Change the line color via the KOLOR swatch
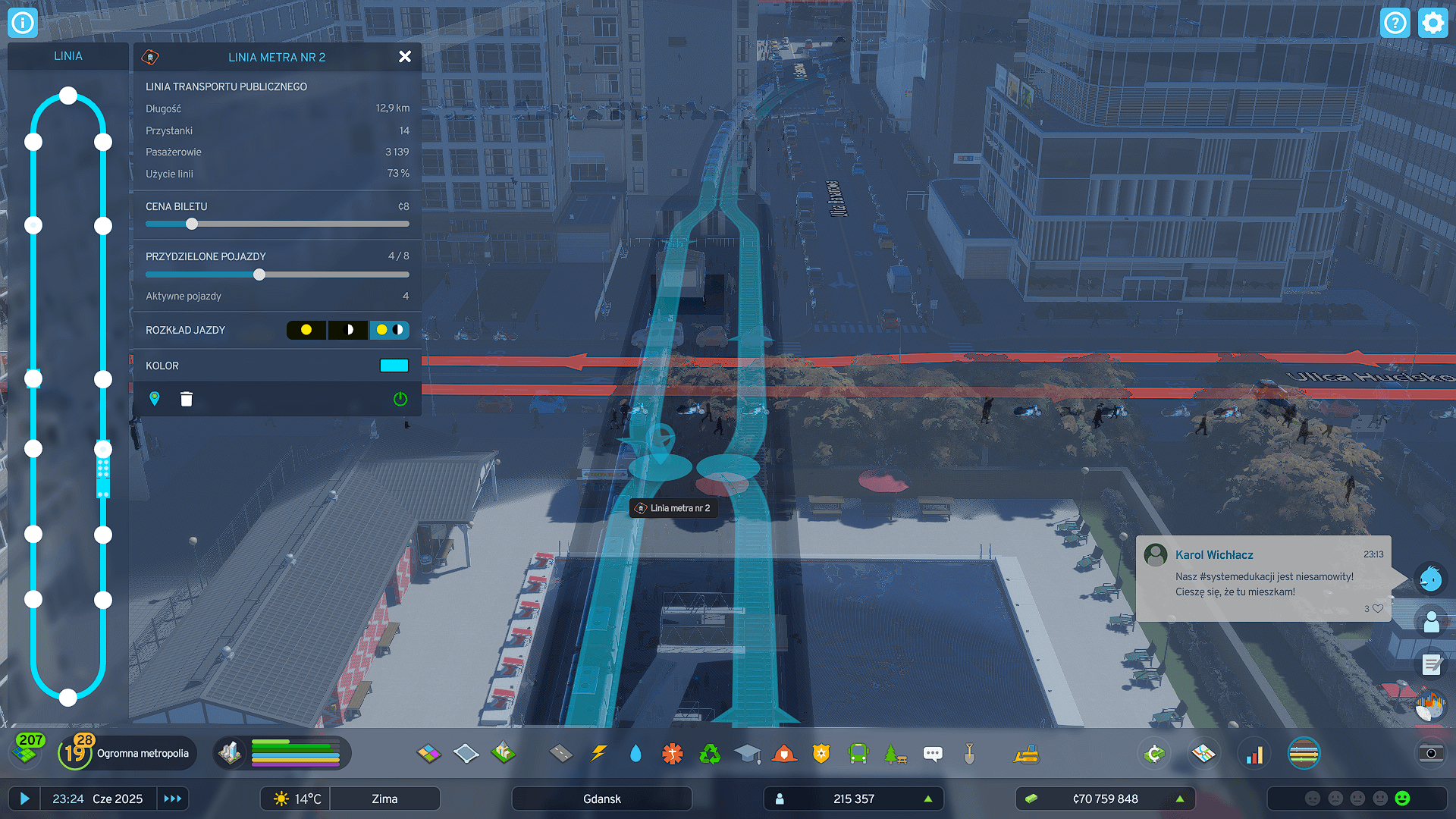1456x819 pixels. [x=394, y=366]
